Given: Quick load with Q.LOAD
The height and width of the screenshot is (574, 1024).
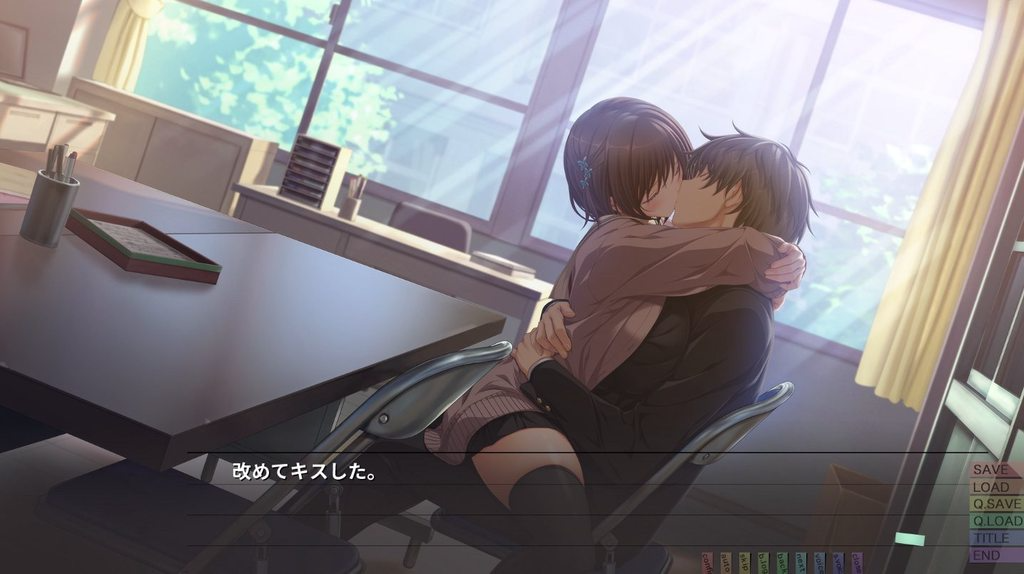Looking at the screenshot, I should coord(995,521).
